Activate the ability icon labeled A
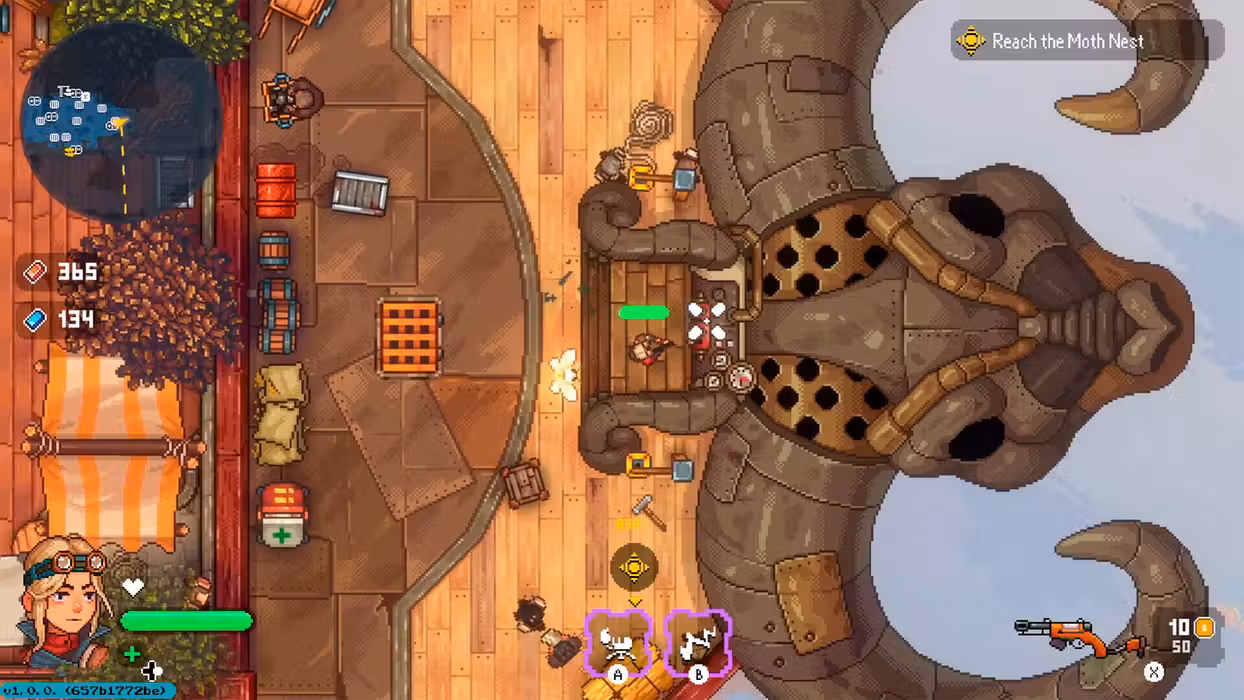1244x700 pixels. click(618, 641)
